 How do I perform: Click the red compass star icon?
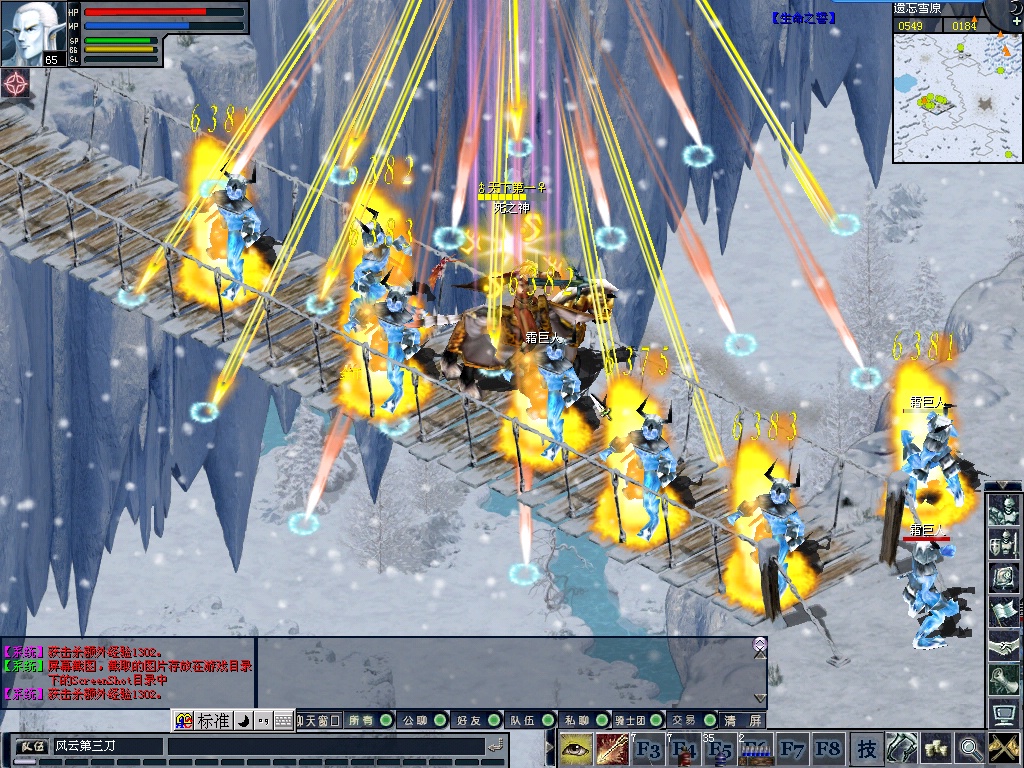click(x=16, y=84)
